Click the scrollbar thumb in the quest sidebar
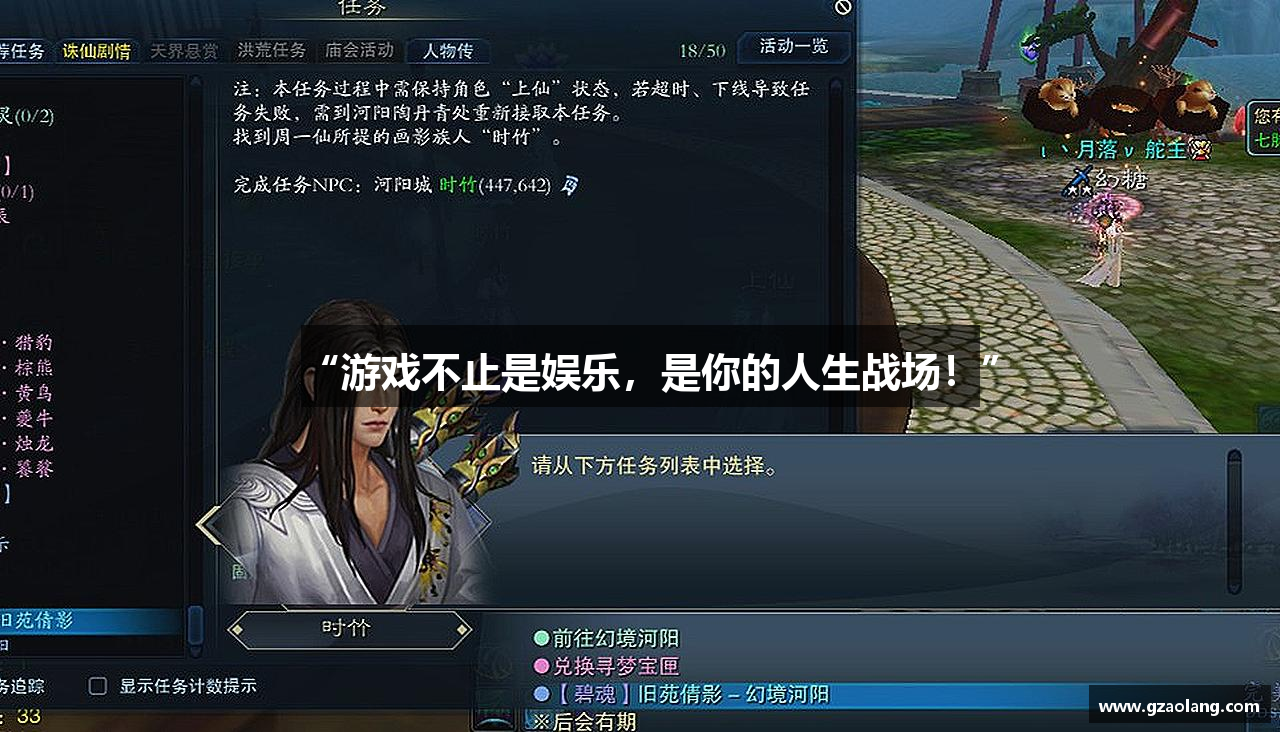This screenshot has height=732, width=1280. coord(196,626)
